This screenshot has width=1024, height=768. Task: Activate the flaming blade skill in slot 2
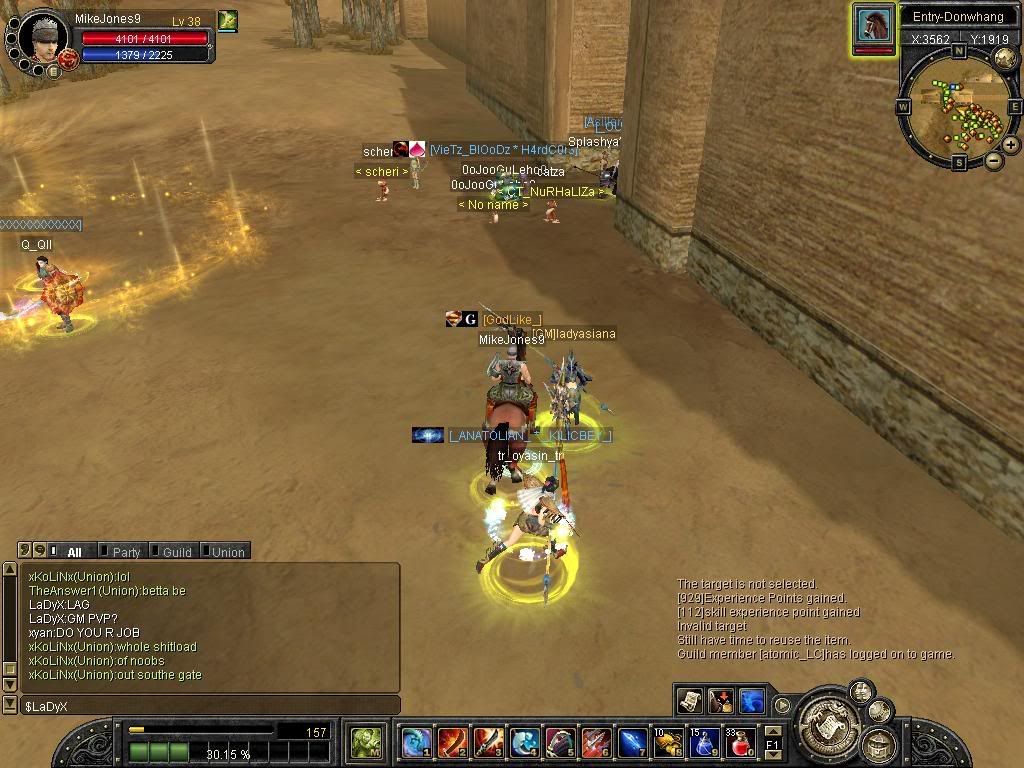pos(453,742)
